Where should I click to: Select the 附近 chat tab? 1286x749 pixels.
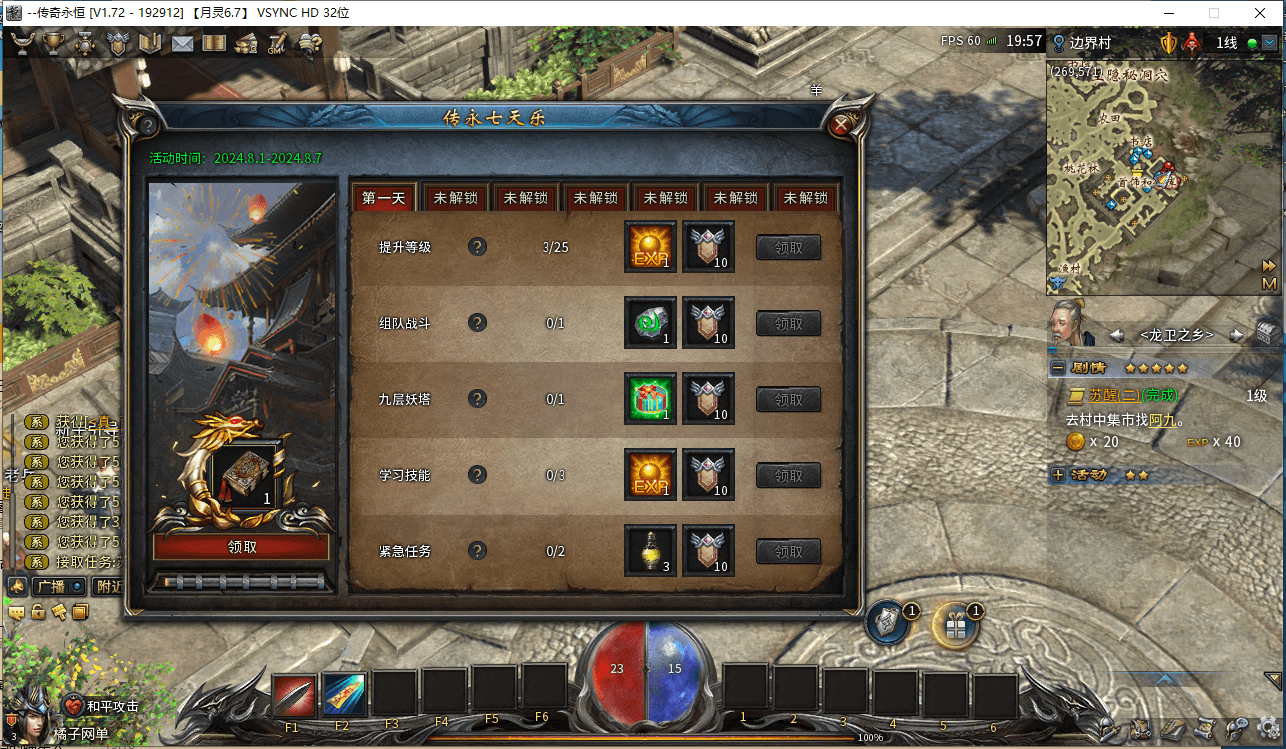pos(108,587)
